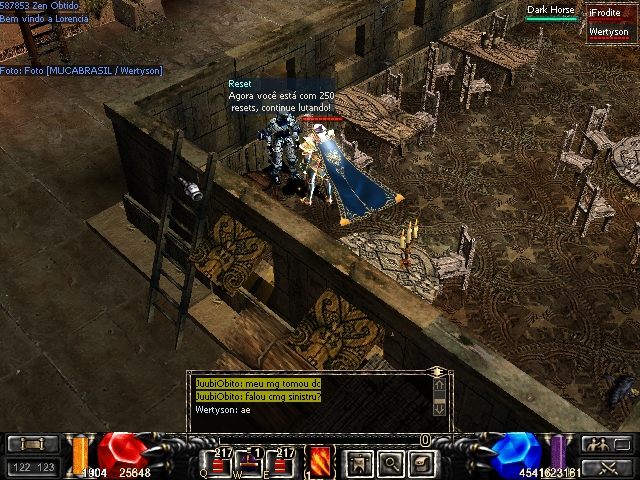640x480 pixels.
Task: Click the chat scroll-up arrow
Action: click(x=438, y=384)
